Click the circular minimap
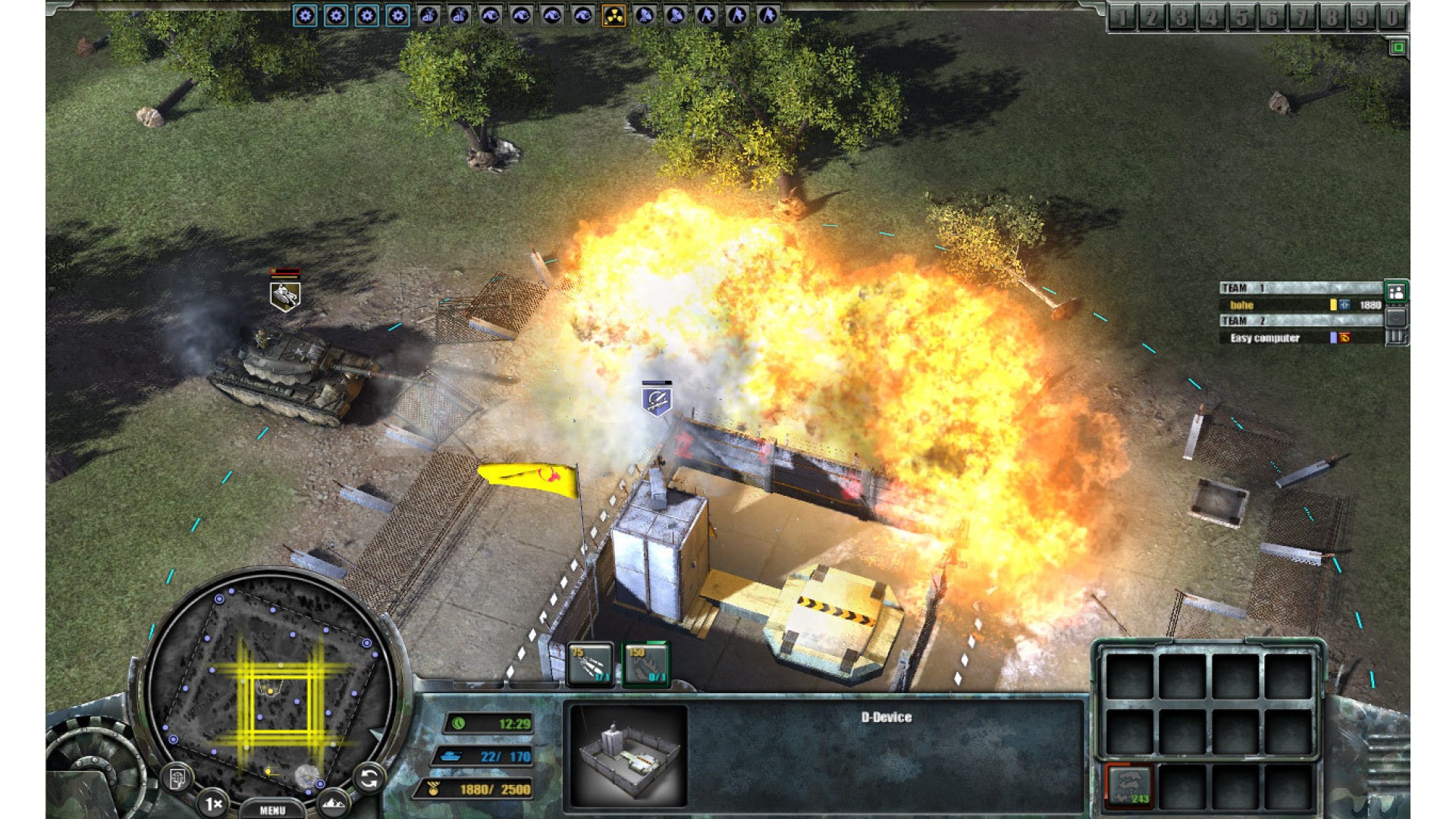Viewport: 1456px width, 819px height. [x=269, y=692]
